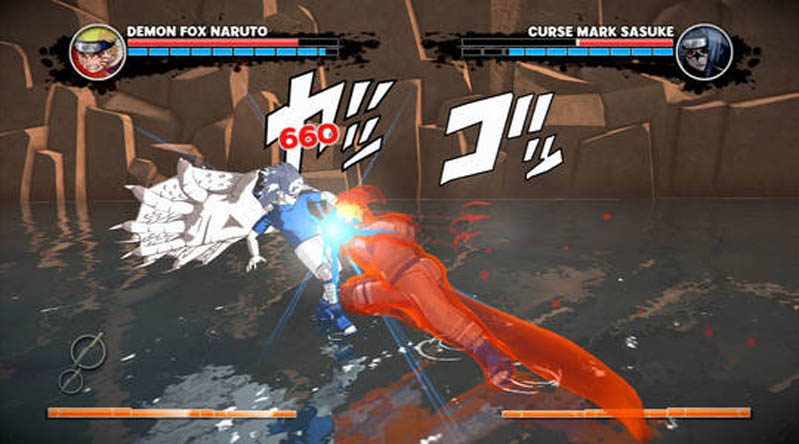
Task: Click Demon Fox Naruto's portrait icon
Action: tap(97, 52)
